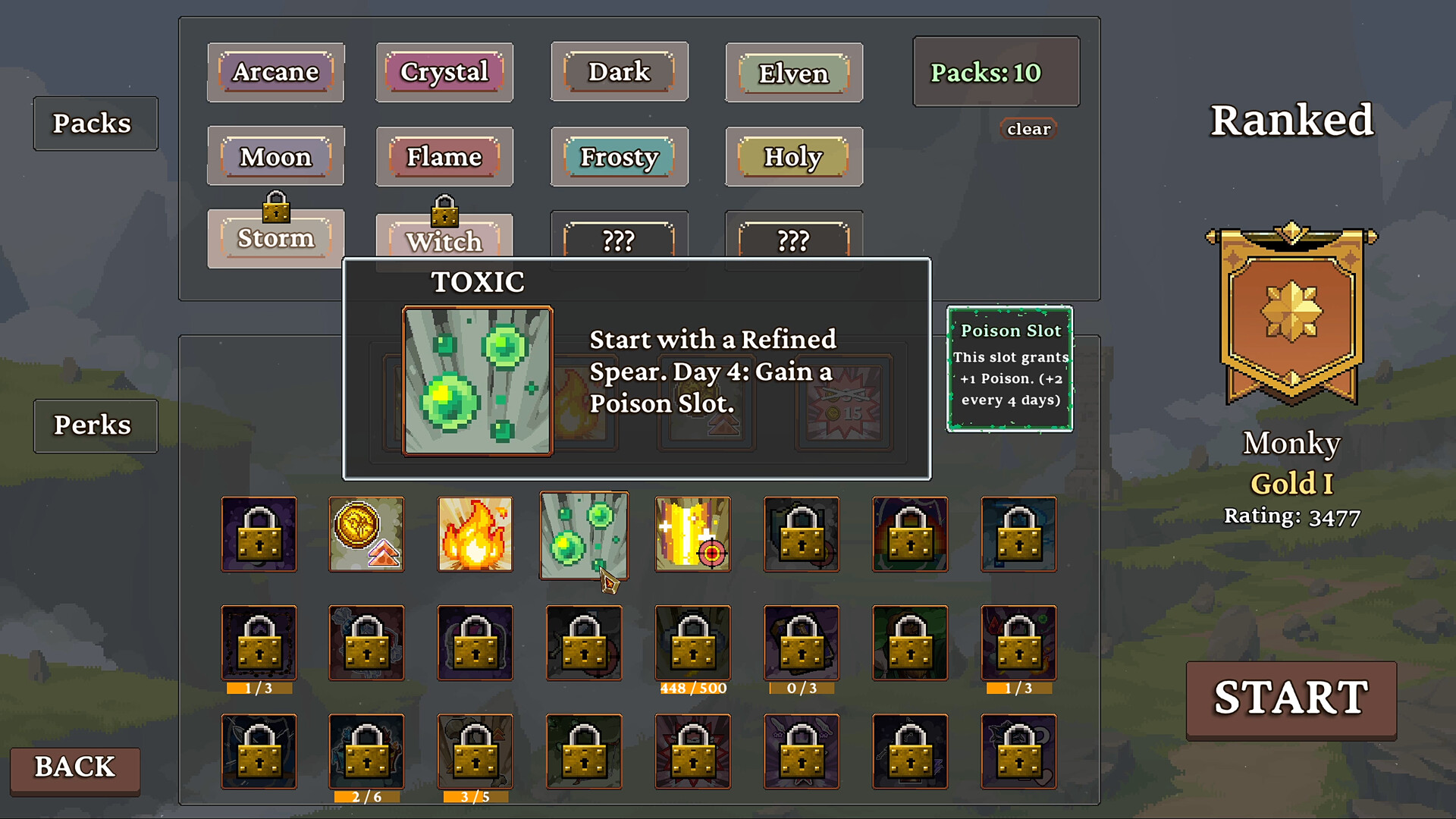1456x819 pixels.
Task: Select the bonfire perk icon
Action: [475, 534]
